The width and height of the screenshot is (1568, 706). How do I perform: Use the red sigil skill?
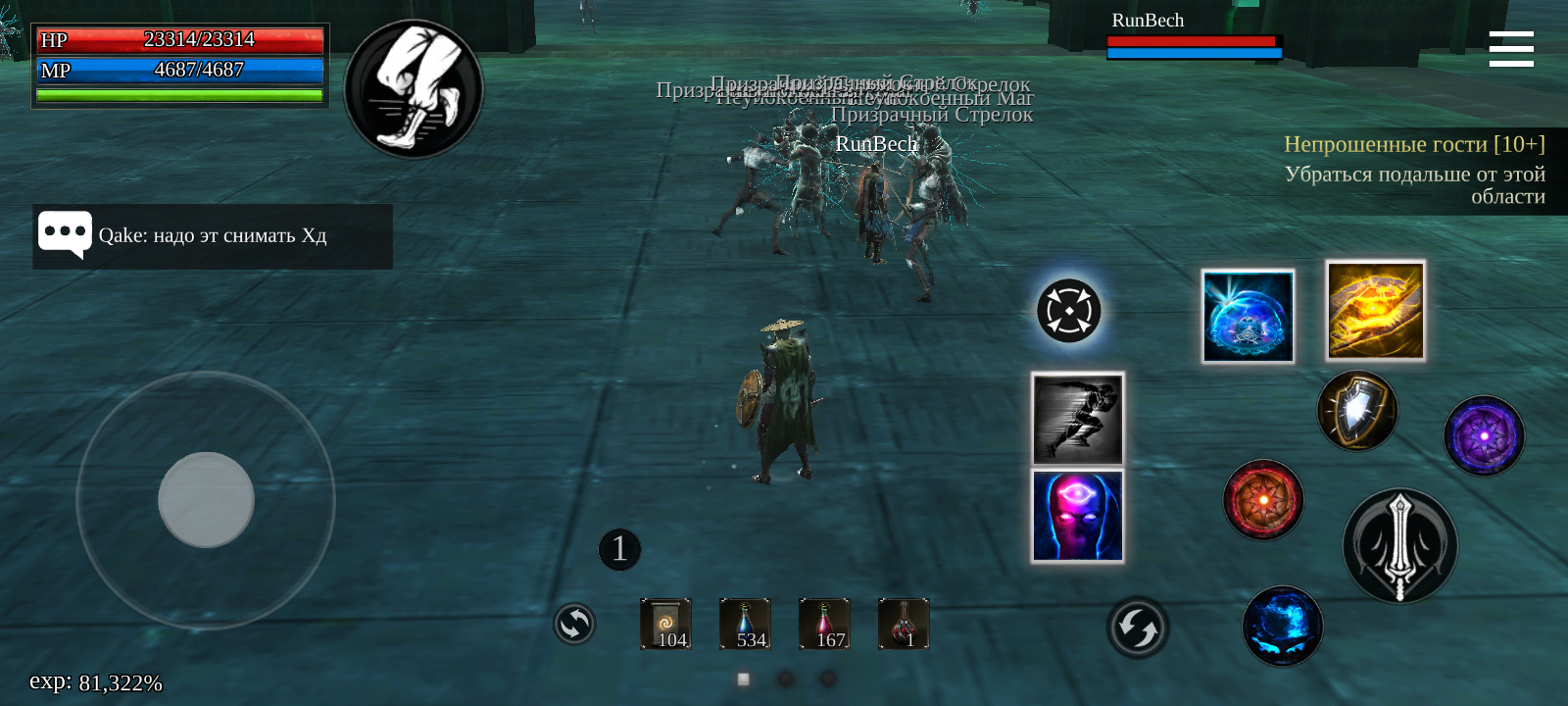1263,503
